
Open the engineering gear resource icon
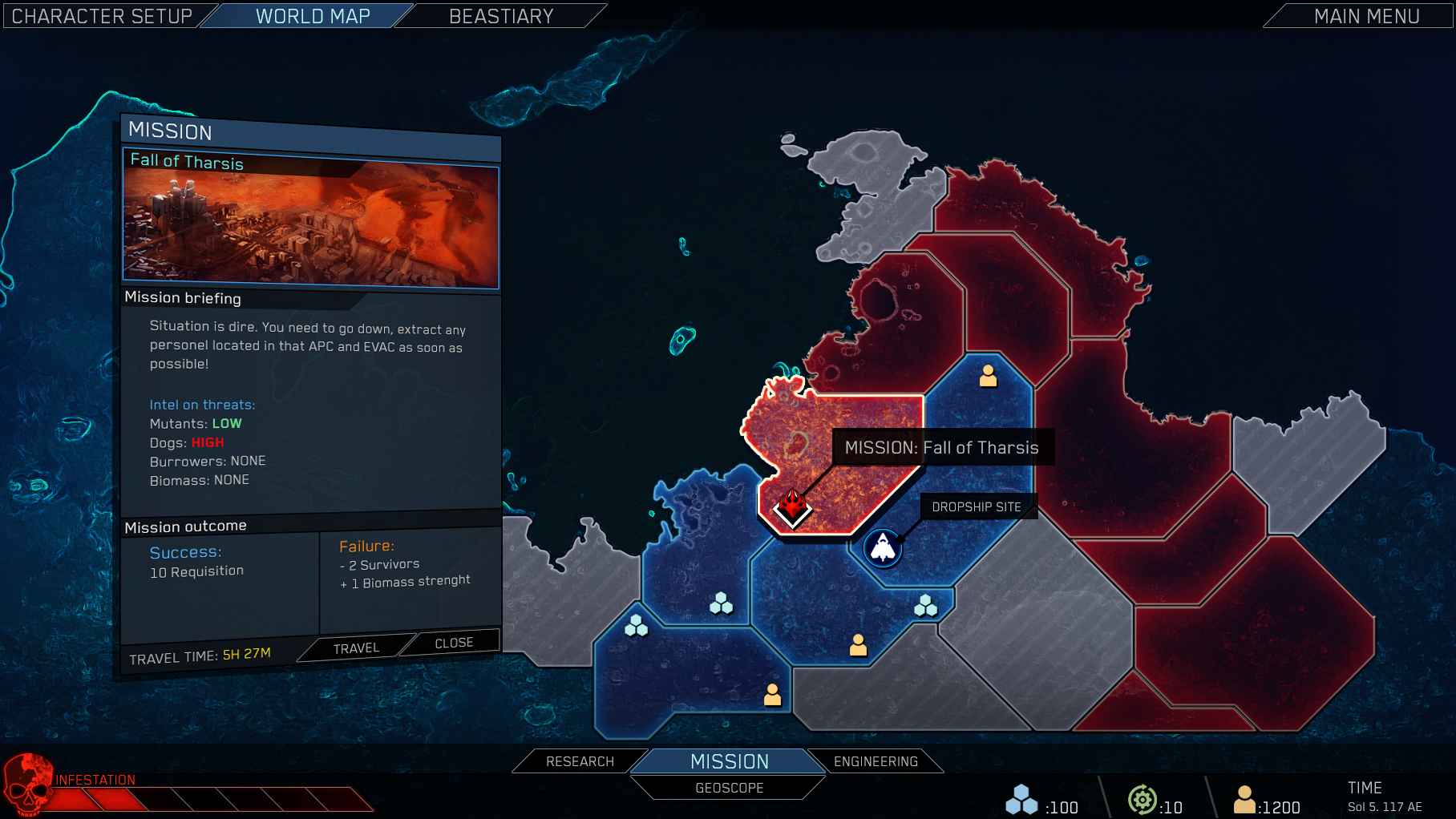(x=1143, y=798)
